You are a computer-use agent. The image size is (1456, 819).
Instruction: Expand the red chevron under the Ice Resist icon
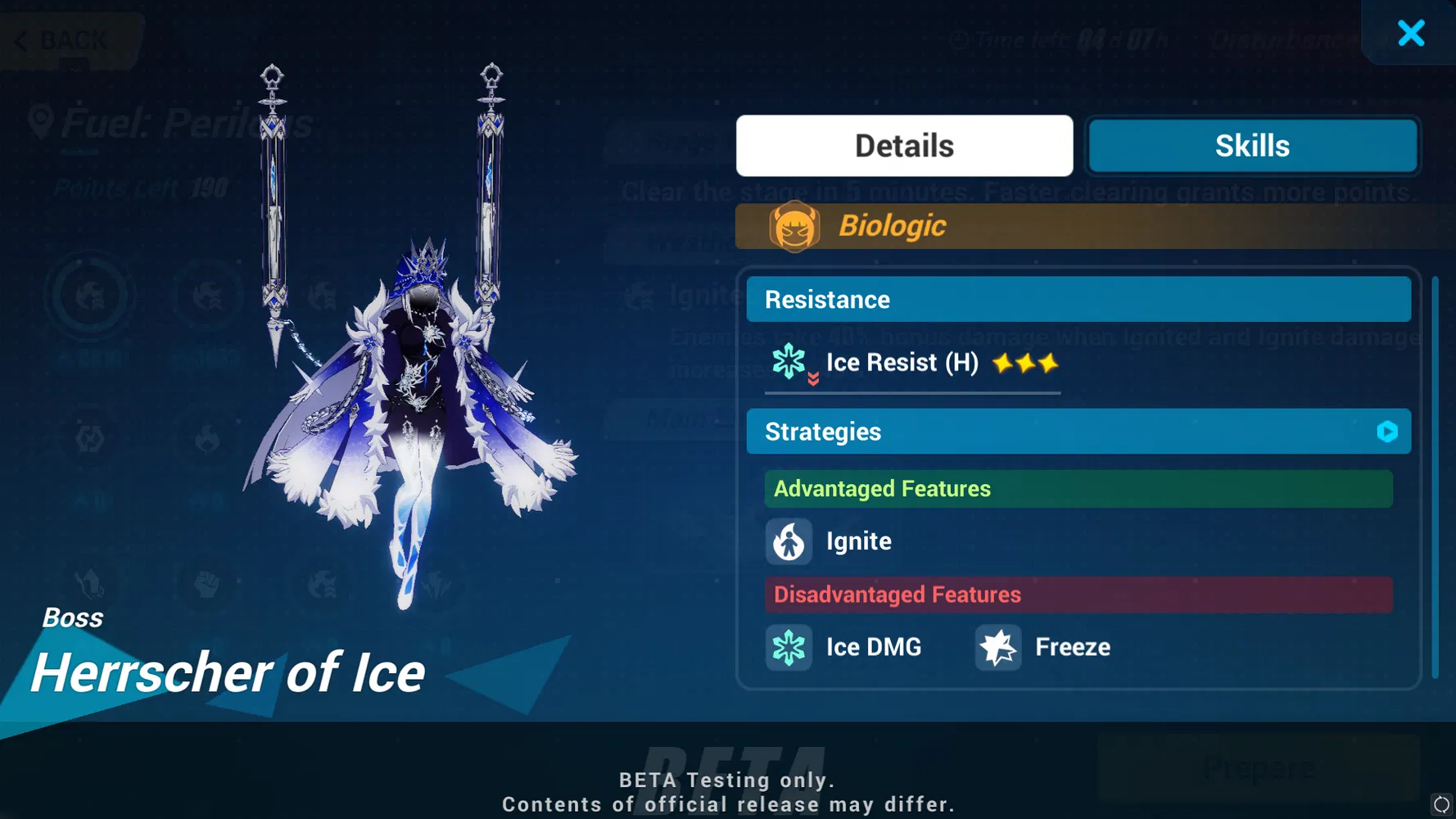[x=813, y=379]
